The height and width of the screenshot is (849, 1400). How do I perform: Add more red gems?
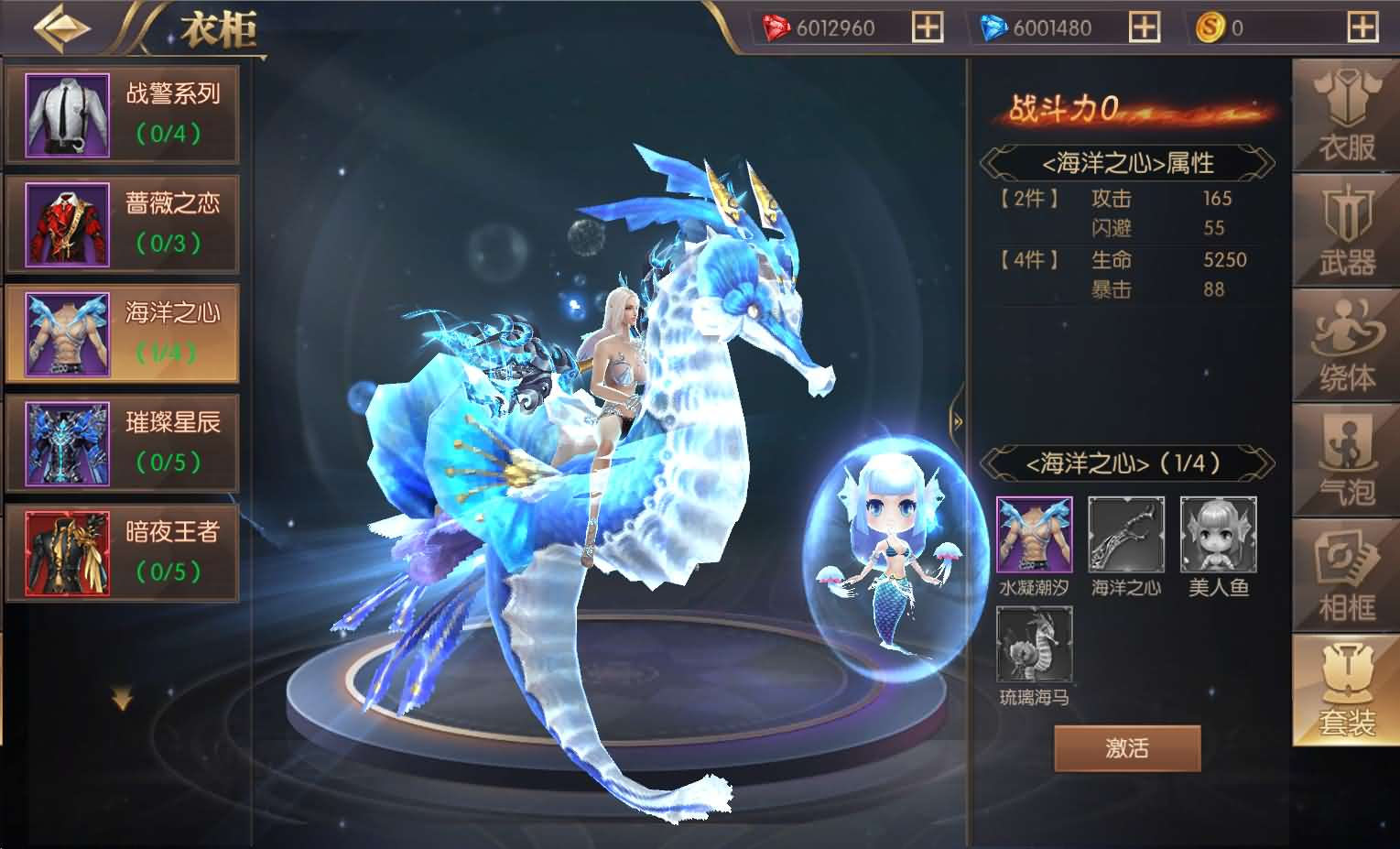pyautogui.click(x=927, y=27)
